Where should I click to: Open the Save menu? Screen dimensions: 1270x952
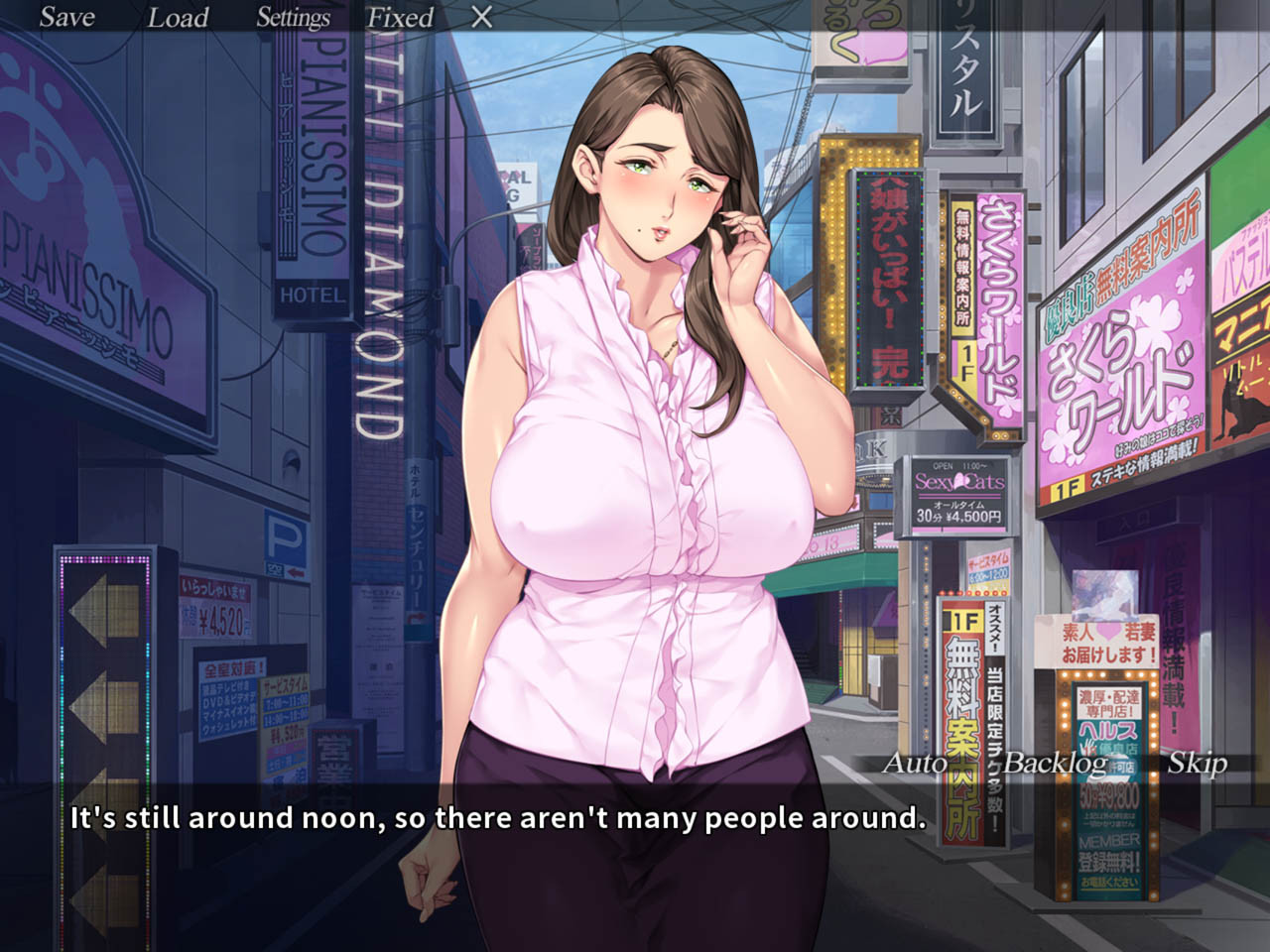coord(66,17)
